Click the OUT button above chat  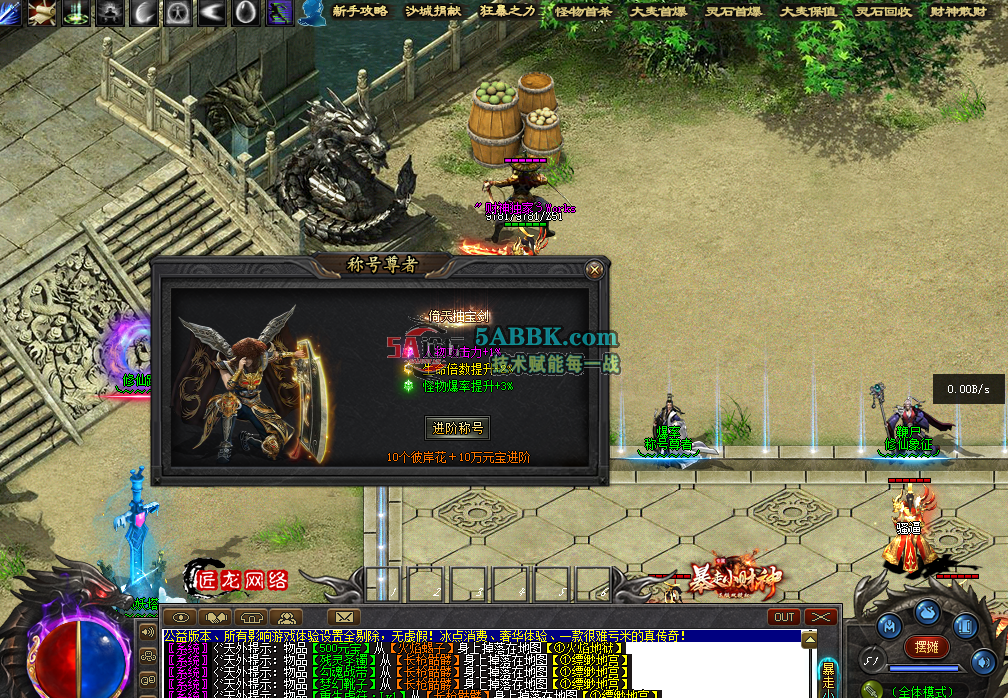point(785,617)
